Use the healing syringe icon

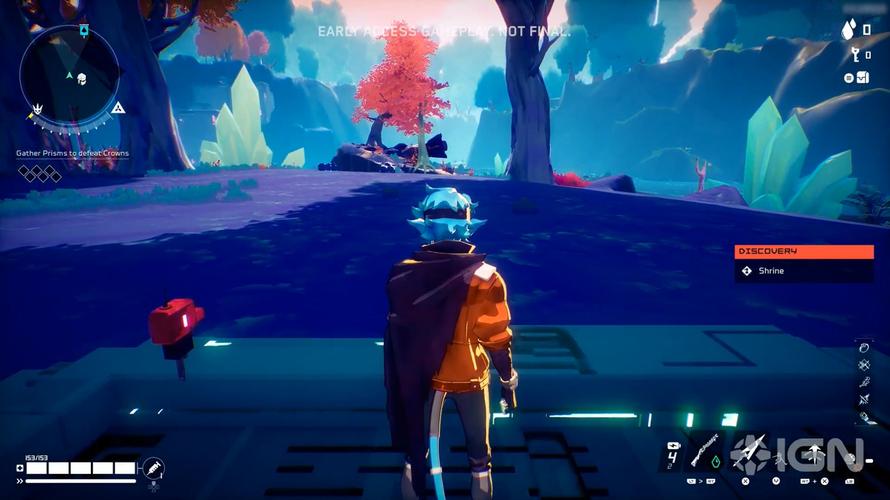[x=153, y=467]
